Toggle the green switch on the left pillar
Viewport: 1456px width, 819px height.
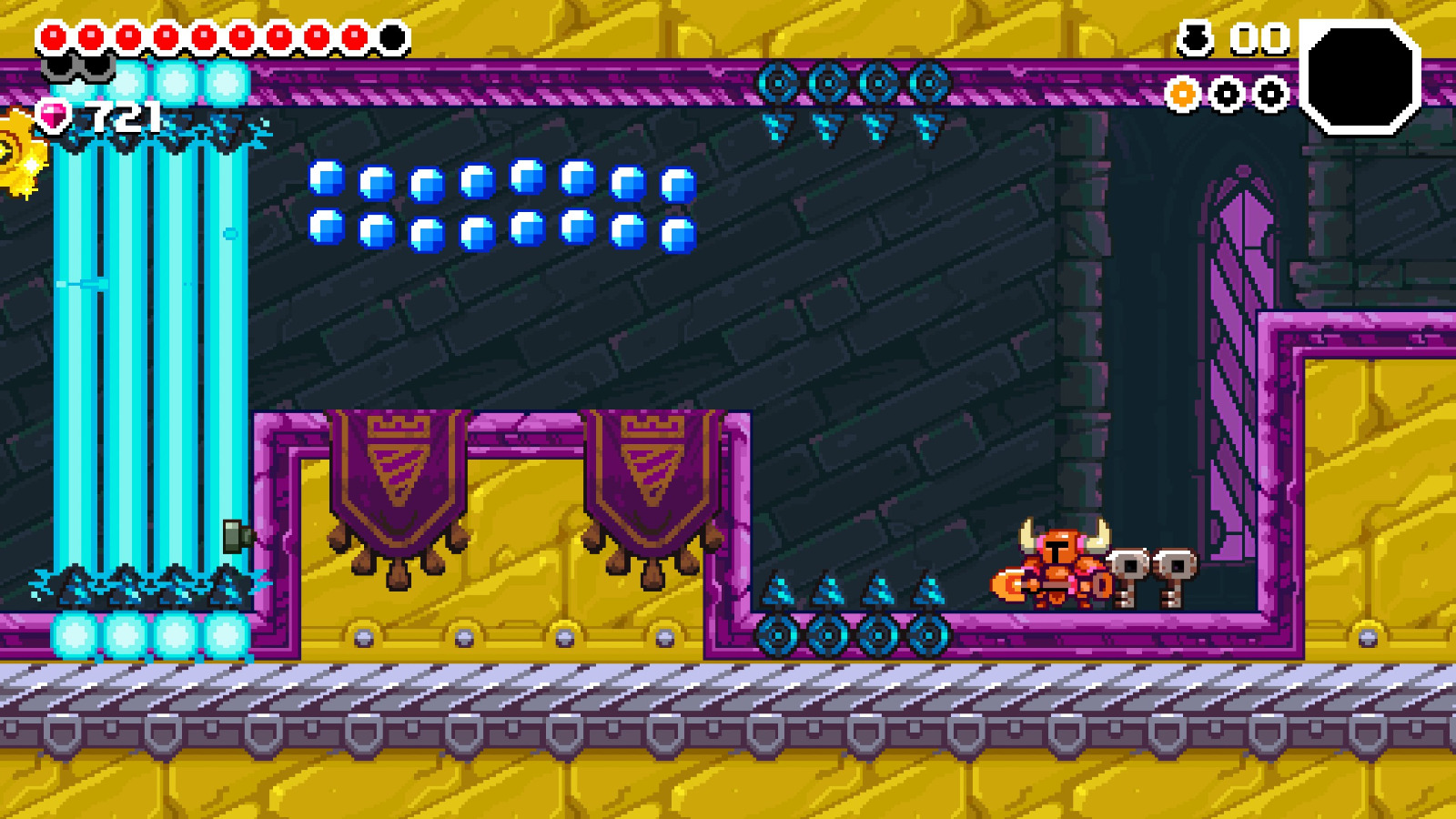pos(235,537)
